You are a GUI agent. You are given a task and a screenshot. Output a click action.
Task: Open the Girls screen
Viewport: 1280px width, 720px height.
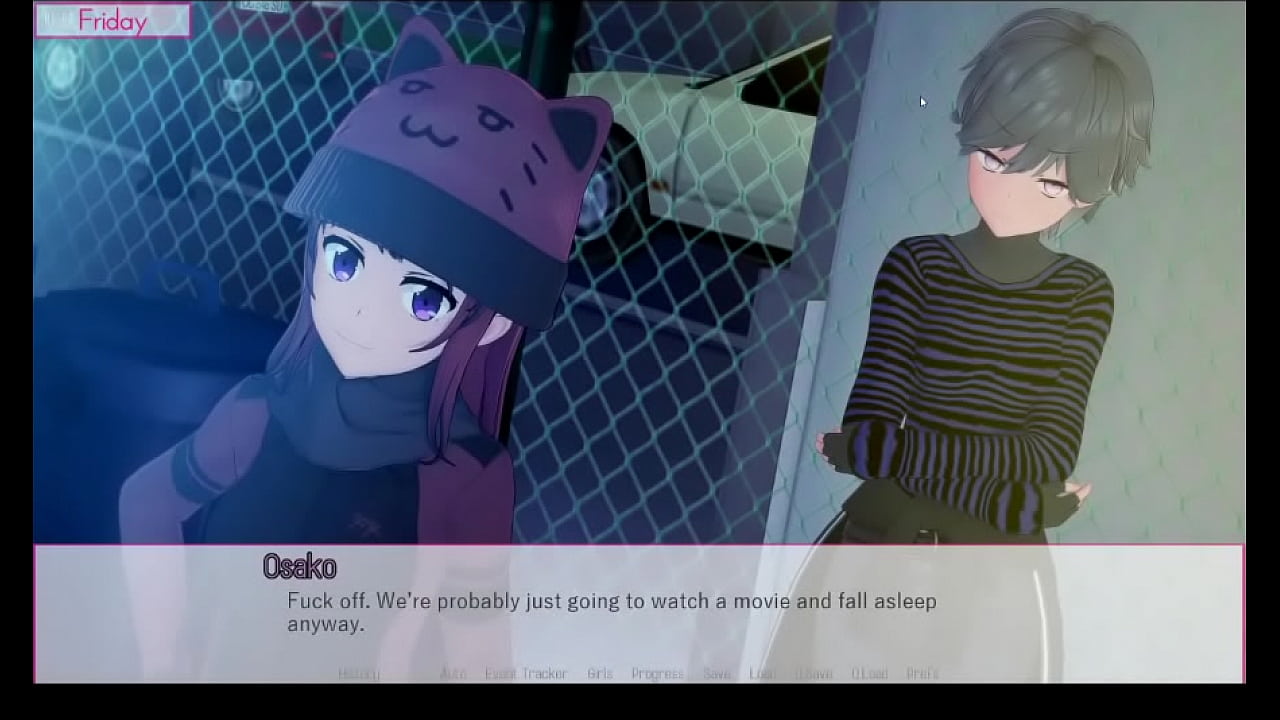pyautogui.click(x=600, y=673)
